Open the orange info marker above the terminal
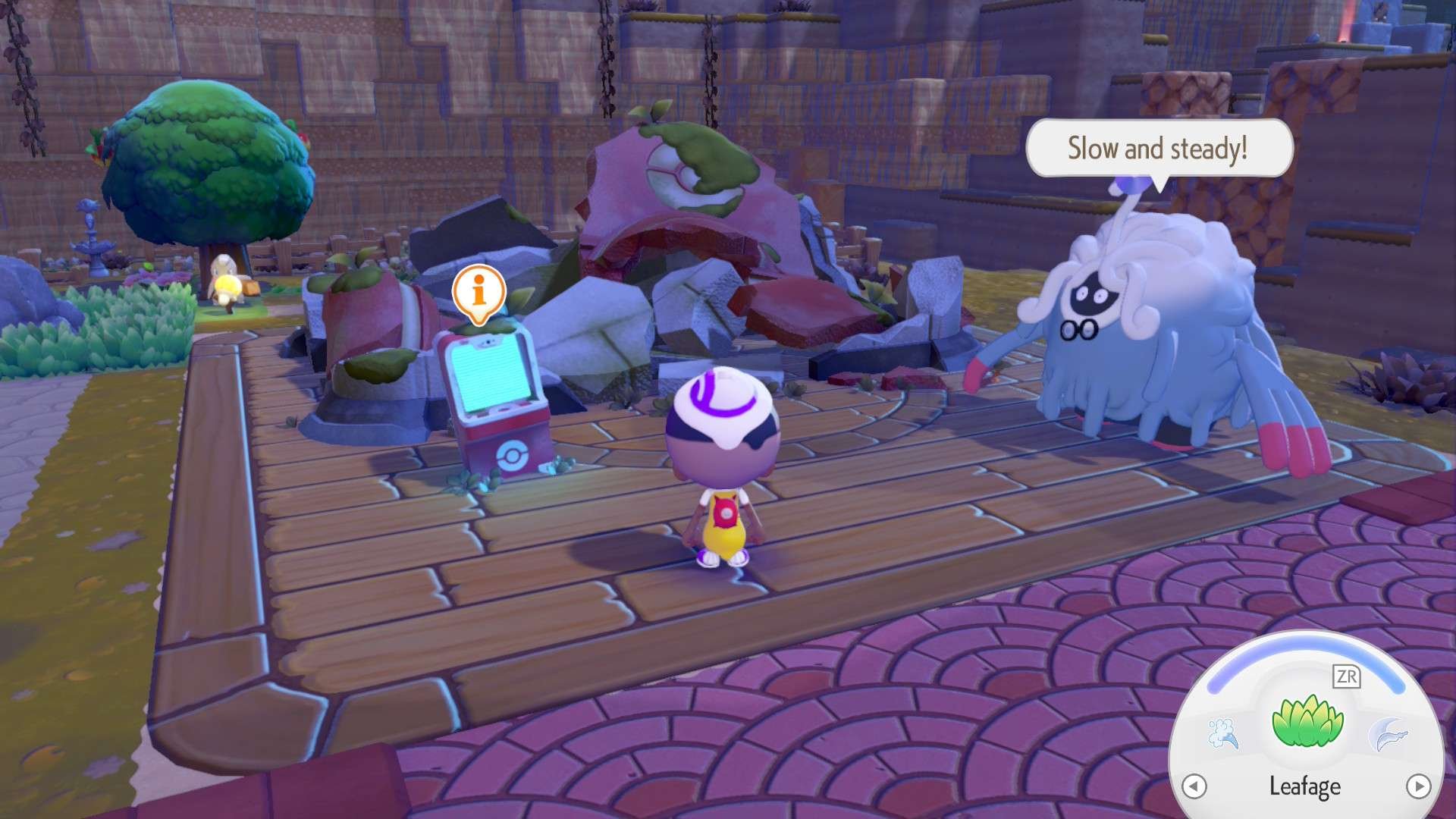This screenshot has width=1456, height=819. click(x=479, y=291)
